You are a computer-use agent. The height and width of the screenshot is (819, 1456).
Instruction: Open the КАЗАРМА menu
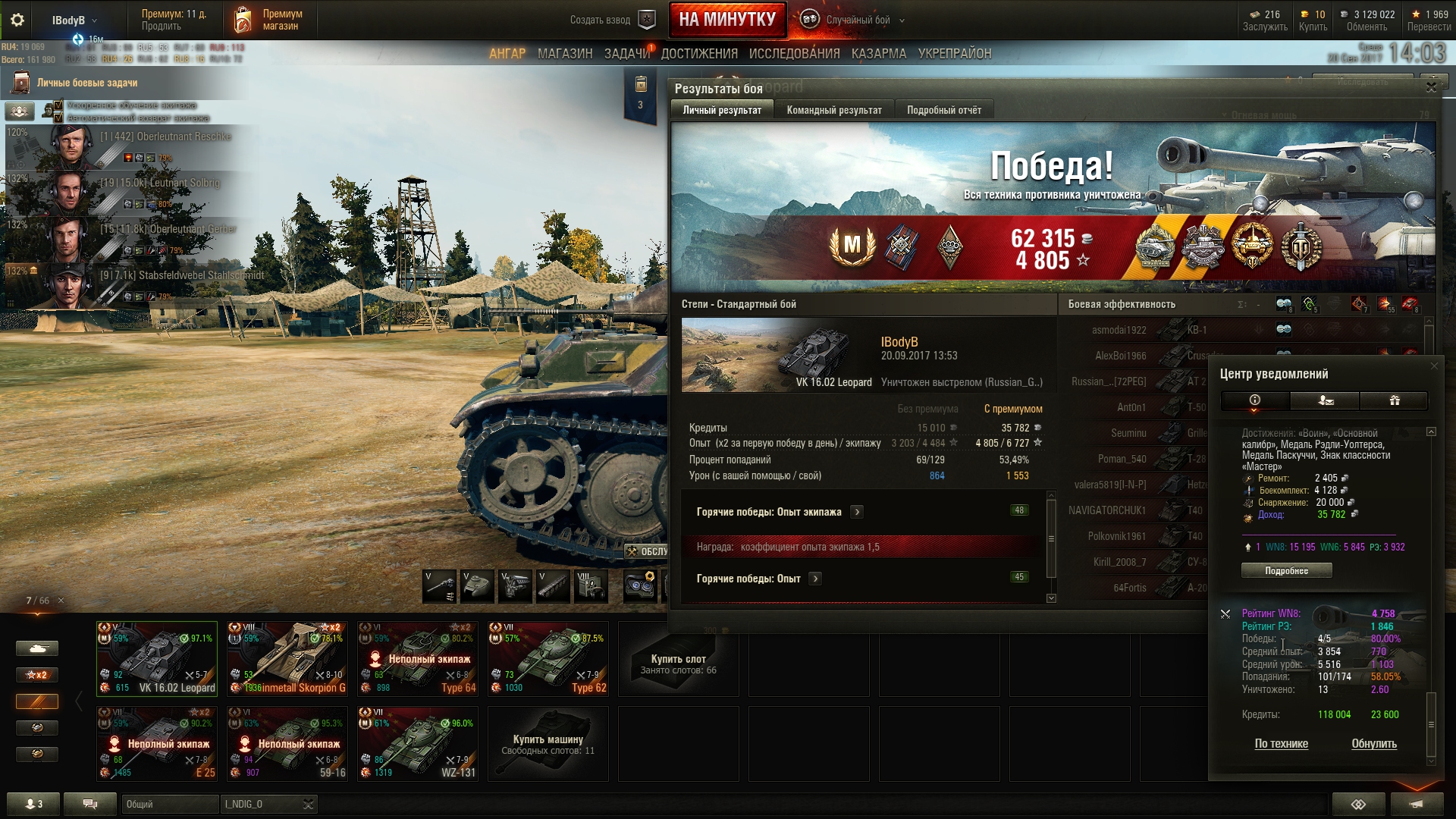tap(878, 54)
